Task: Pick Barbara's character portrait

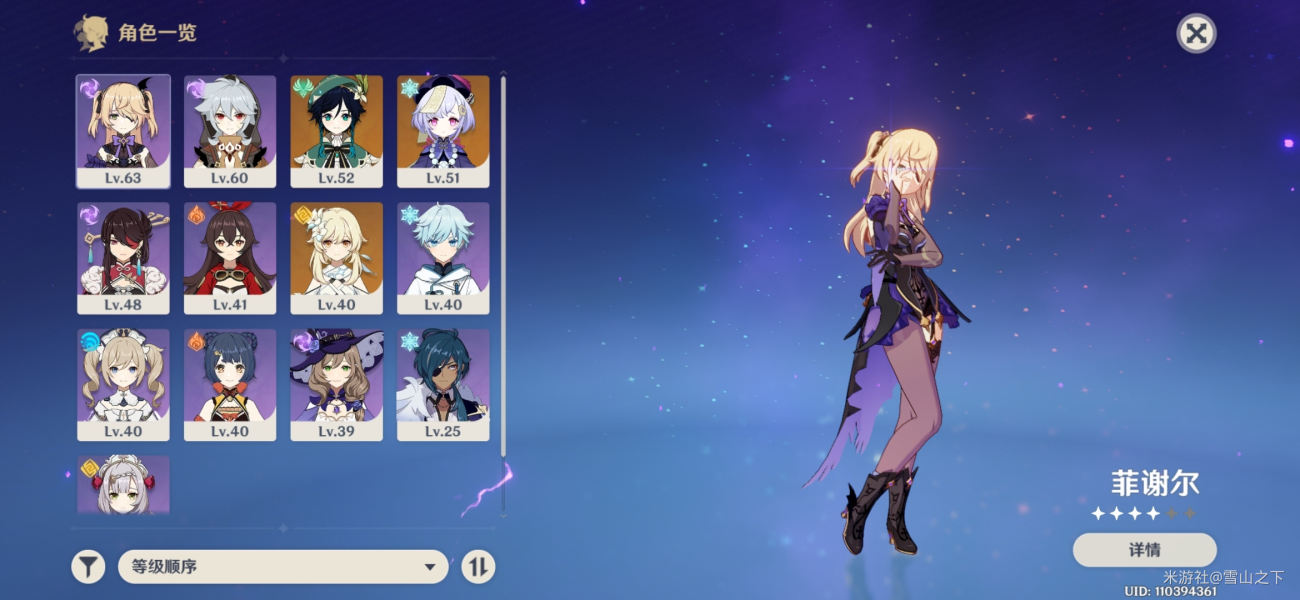Action: [x=123, y=385]
